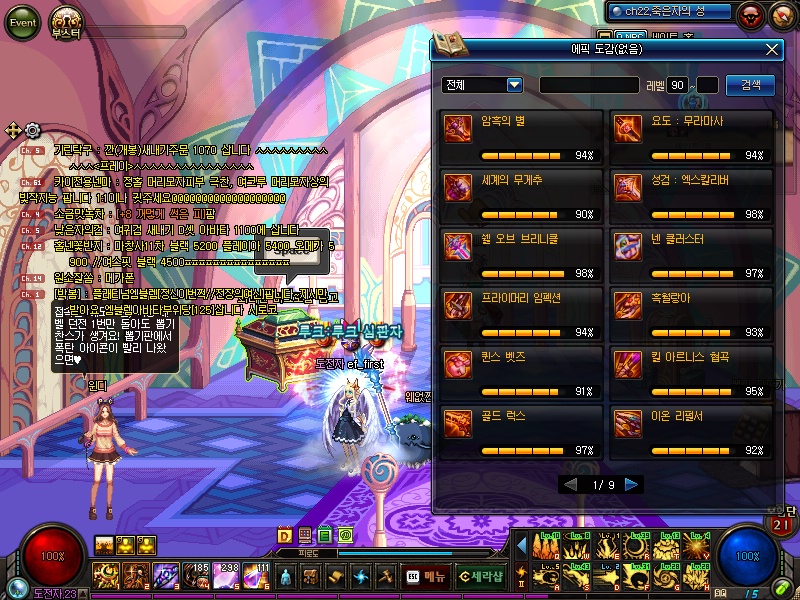
Task: Open the Event menu button
Action: coord(22,23)
